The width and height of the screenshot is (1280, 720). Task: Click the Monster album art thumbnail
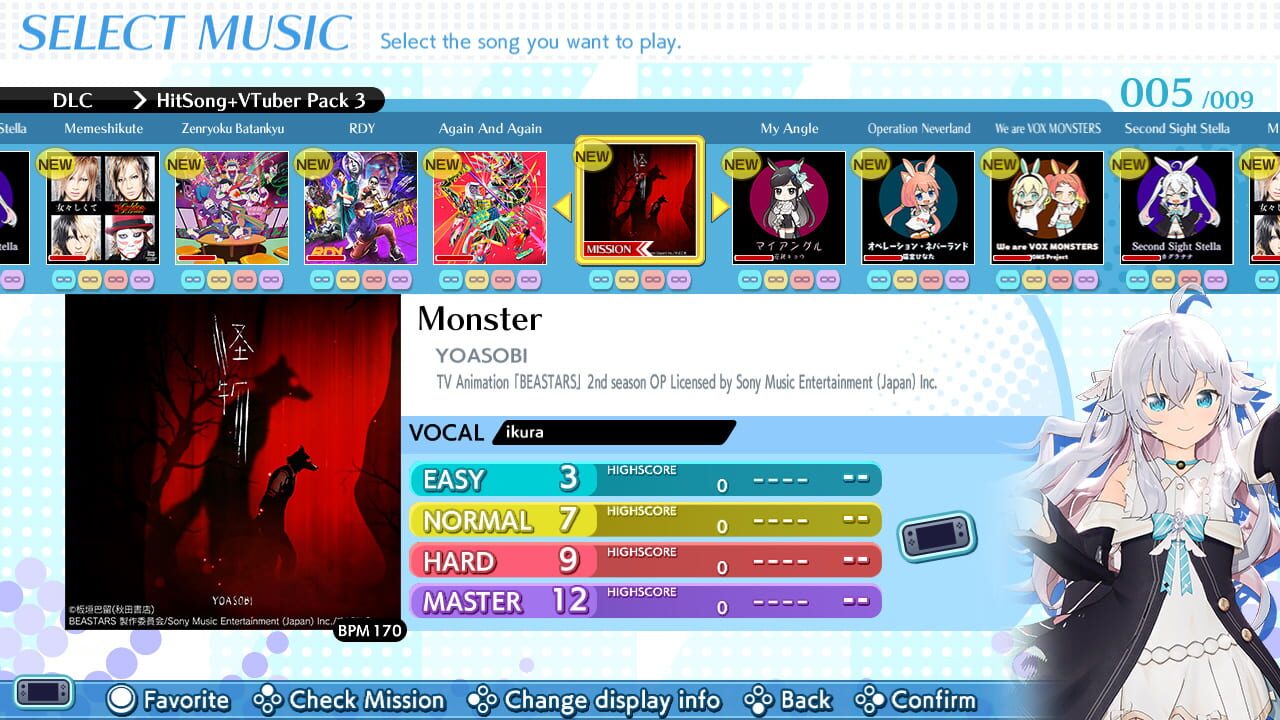point(232,460)
